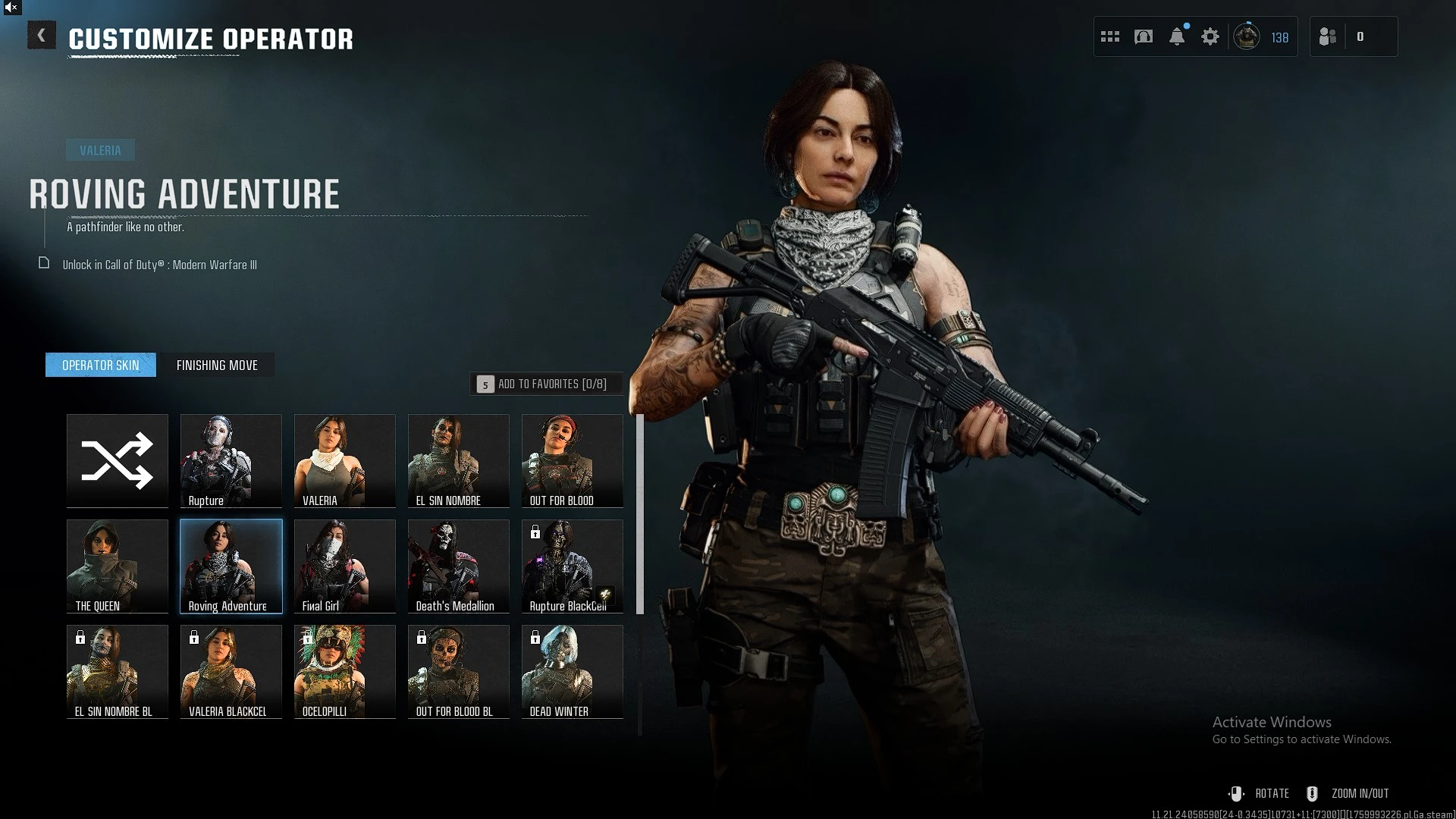Select the locked Rupture BlackCell skin
Screen dimensions: 1456x819
tap(573, 566)
